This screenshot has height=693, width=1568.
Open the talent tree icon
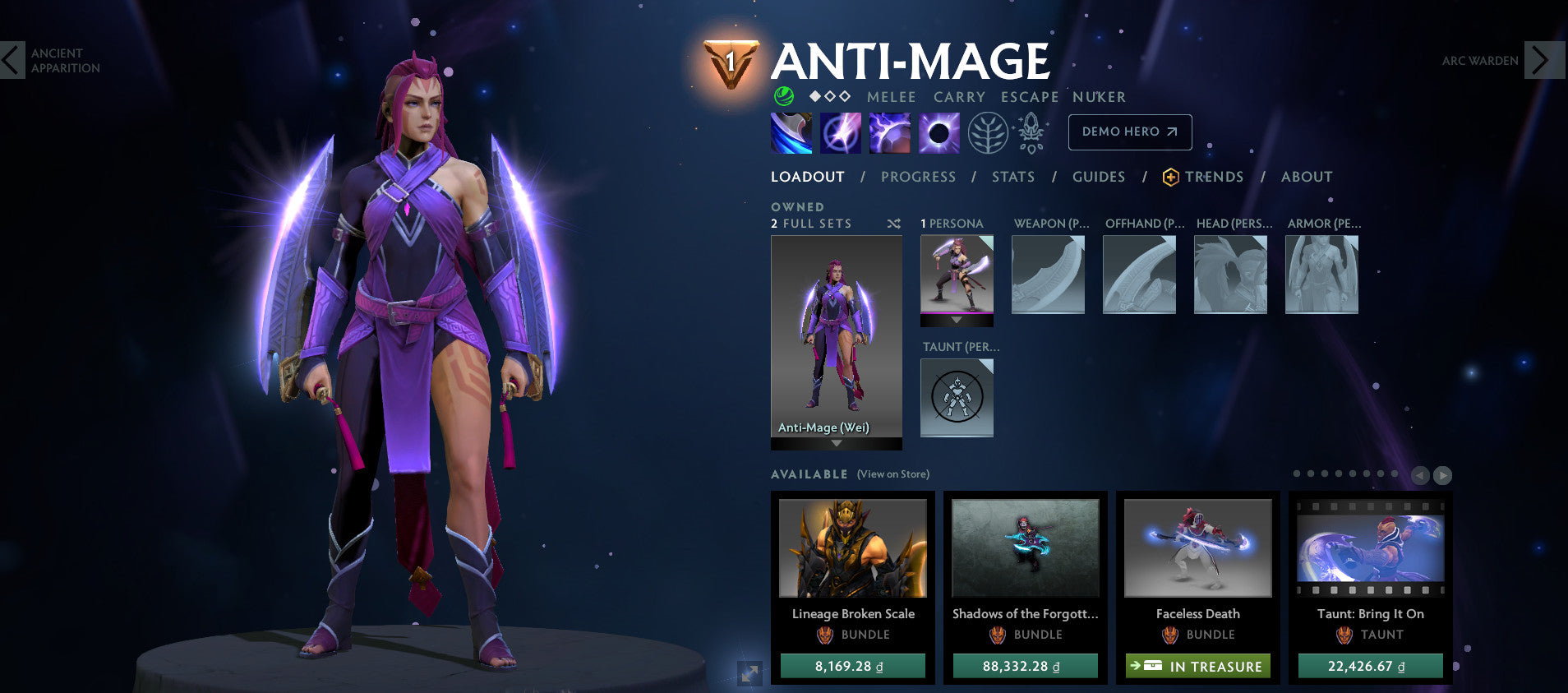click(x=990, y=132)
